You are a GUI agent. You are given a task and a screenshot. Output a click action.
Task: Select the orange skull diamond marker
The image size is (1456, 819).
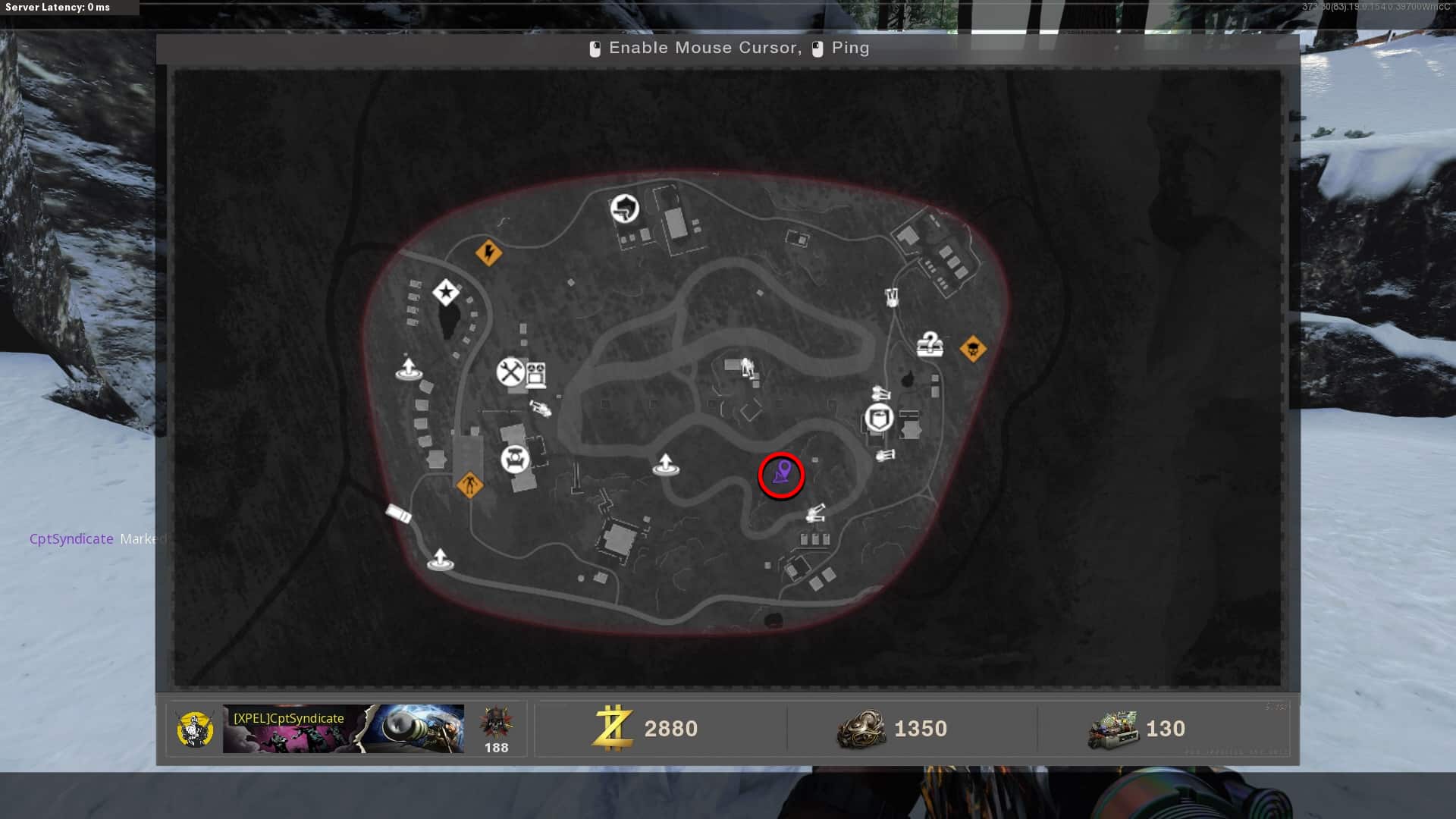coord(973,350)
